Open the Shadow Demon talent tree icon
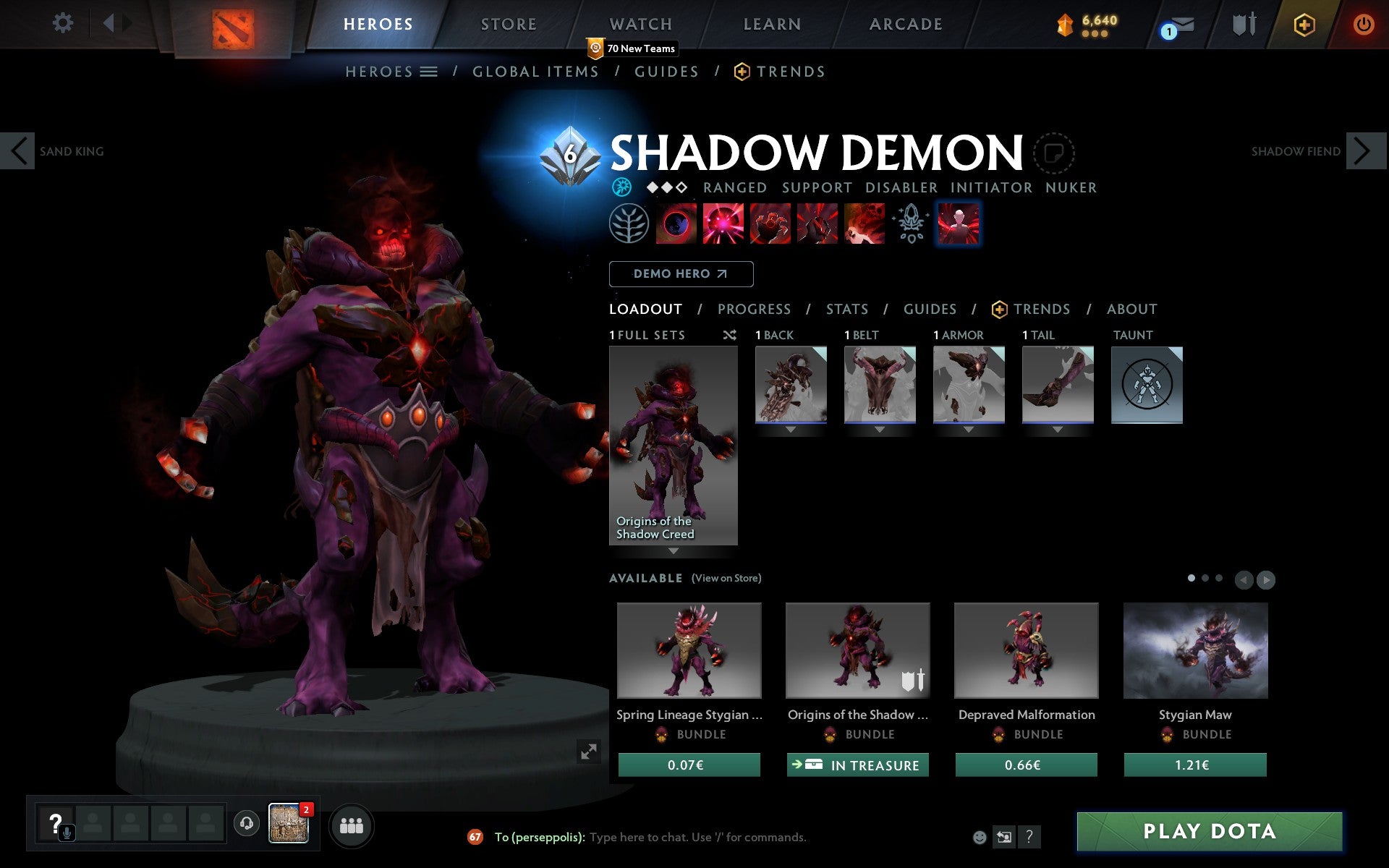 click(x=630, y=224)
